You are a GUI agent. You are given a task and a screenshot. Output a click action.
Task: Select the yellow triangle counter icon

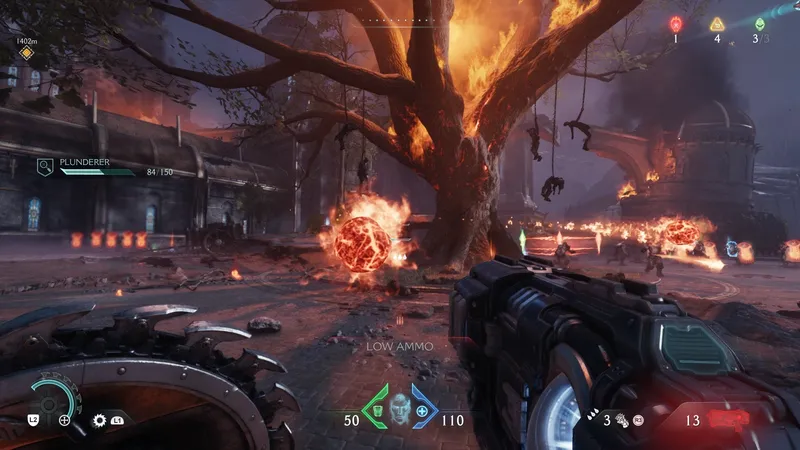(x=717, y=24)
